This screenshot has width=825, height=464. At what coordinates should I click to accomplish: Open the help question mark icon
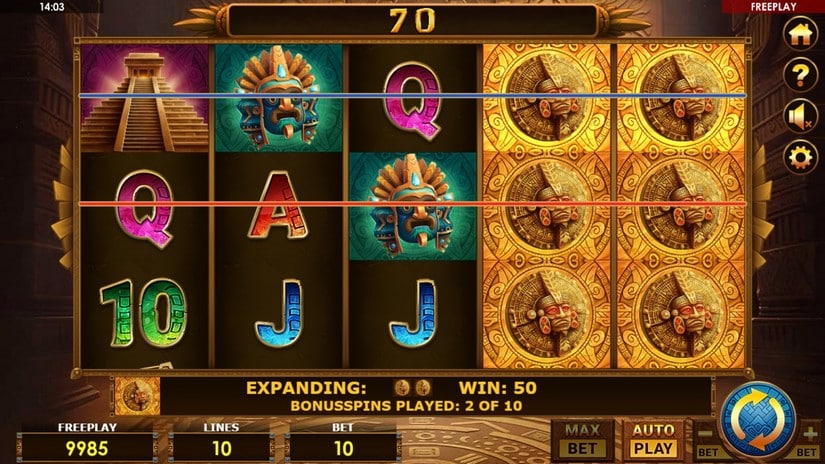(799, 75)
